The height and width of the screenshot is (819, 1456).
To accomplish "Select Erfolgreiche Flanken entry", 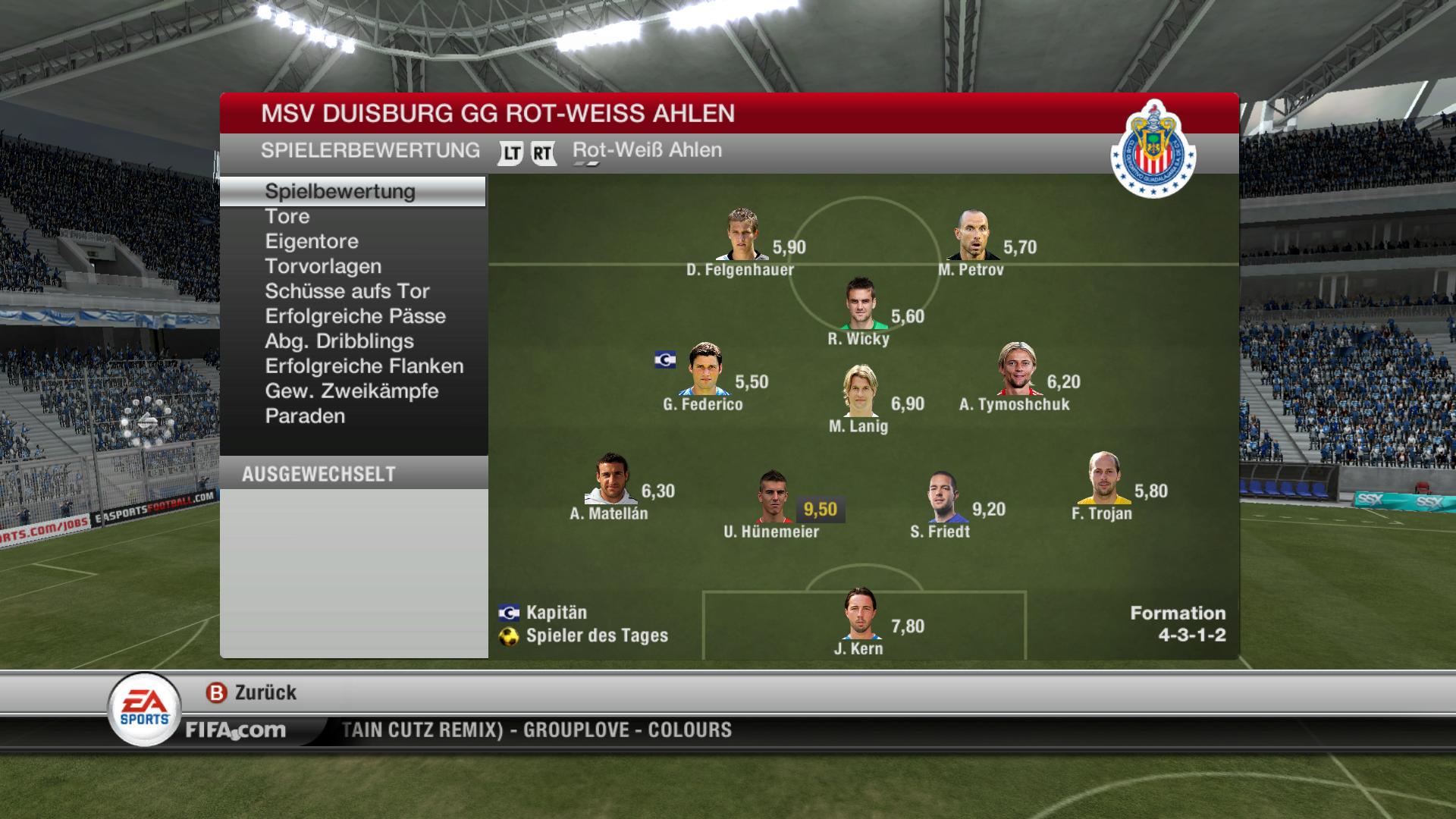I will click(364, 367).
